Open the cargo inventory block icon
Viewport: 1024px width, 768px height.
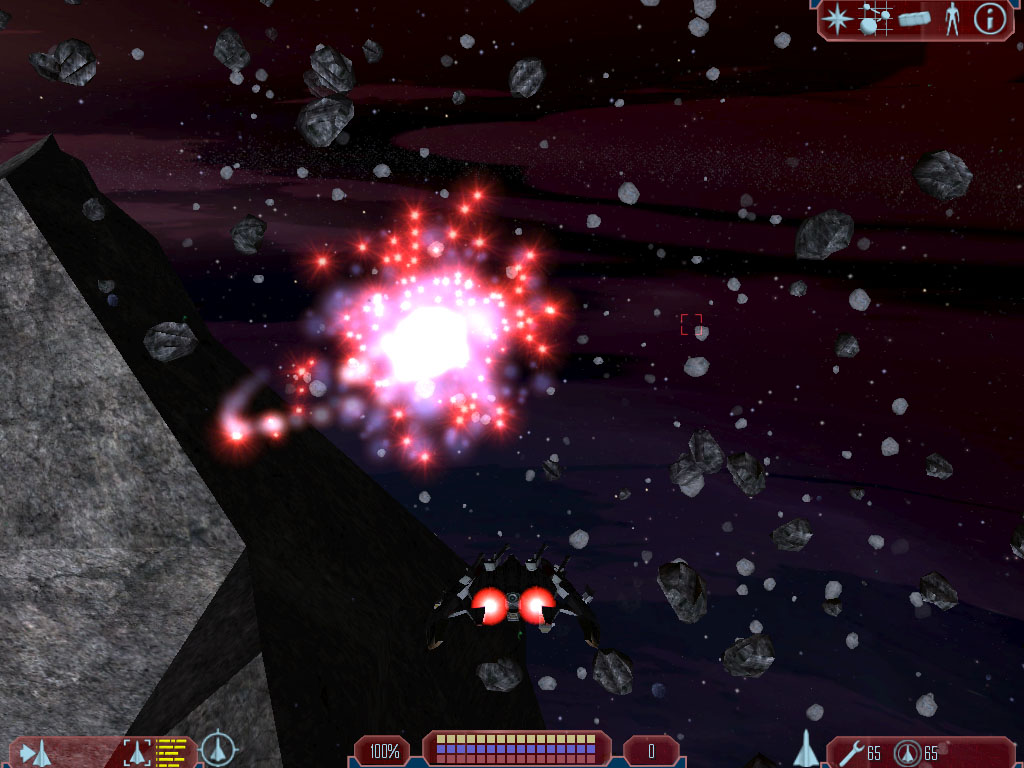coord(914,19)
